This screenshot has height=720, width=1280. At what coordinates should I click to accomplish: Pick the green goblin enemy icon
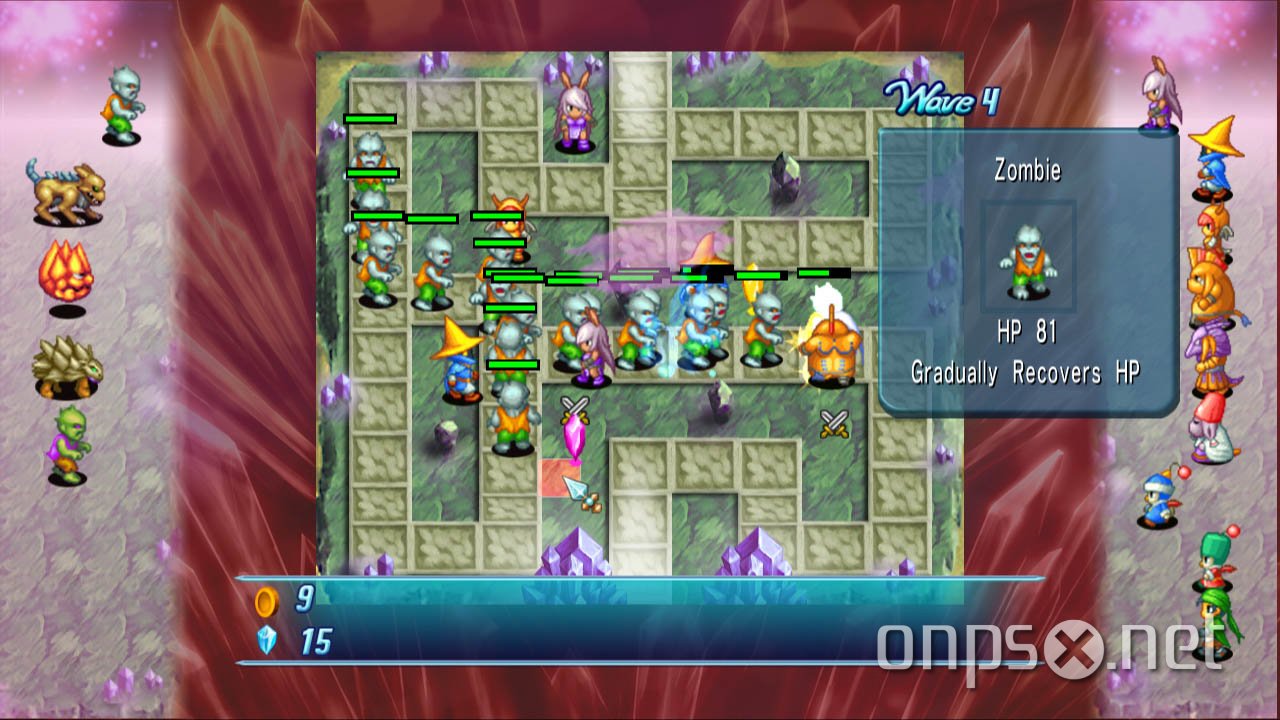[70, 445]
